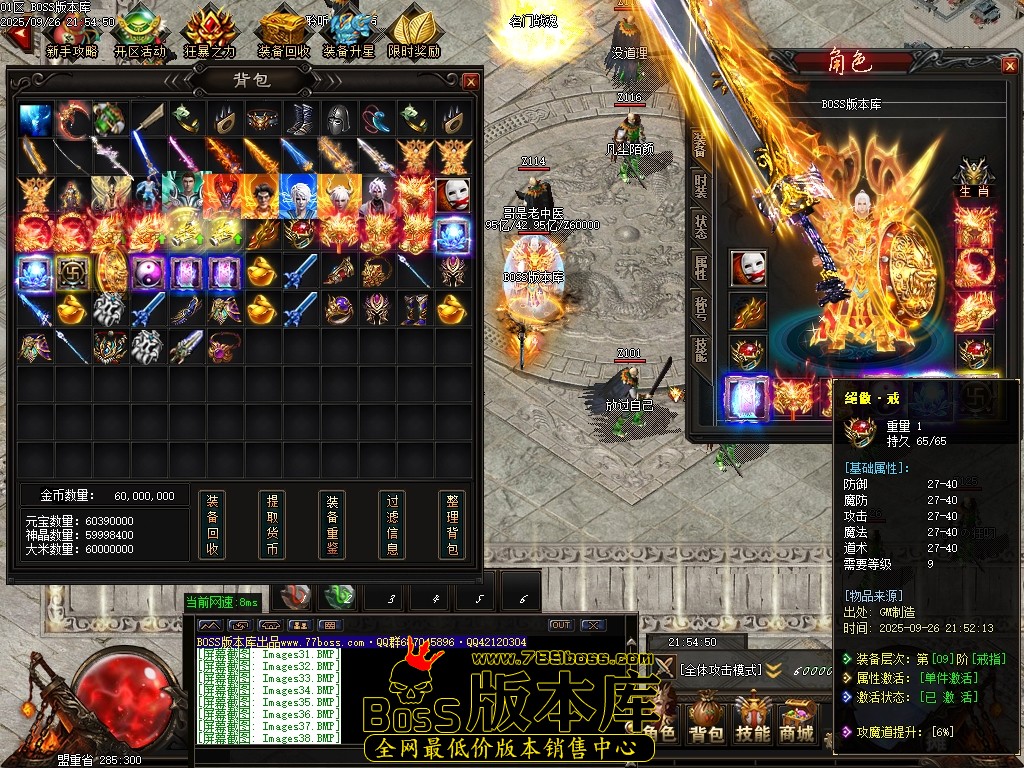This screenshot has width=1024, height=768.
Task: Select the white mask equipment slot
Action: (747, 268)
